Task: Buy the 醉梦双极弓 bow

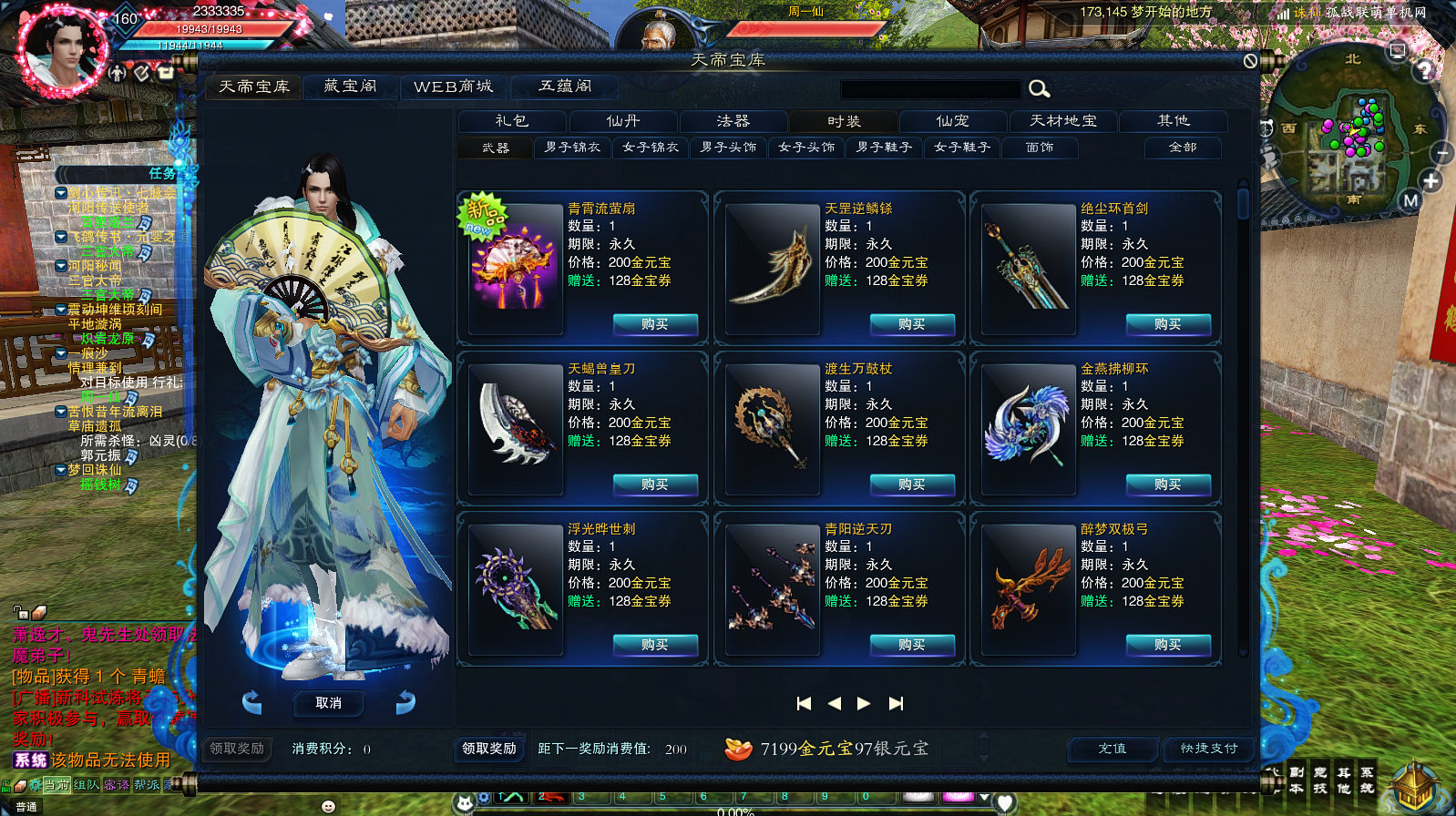Action: point(1168,645)
